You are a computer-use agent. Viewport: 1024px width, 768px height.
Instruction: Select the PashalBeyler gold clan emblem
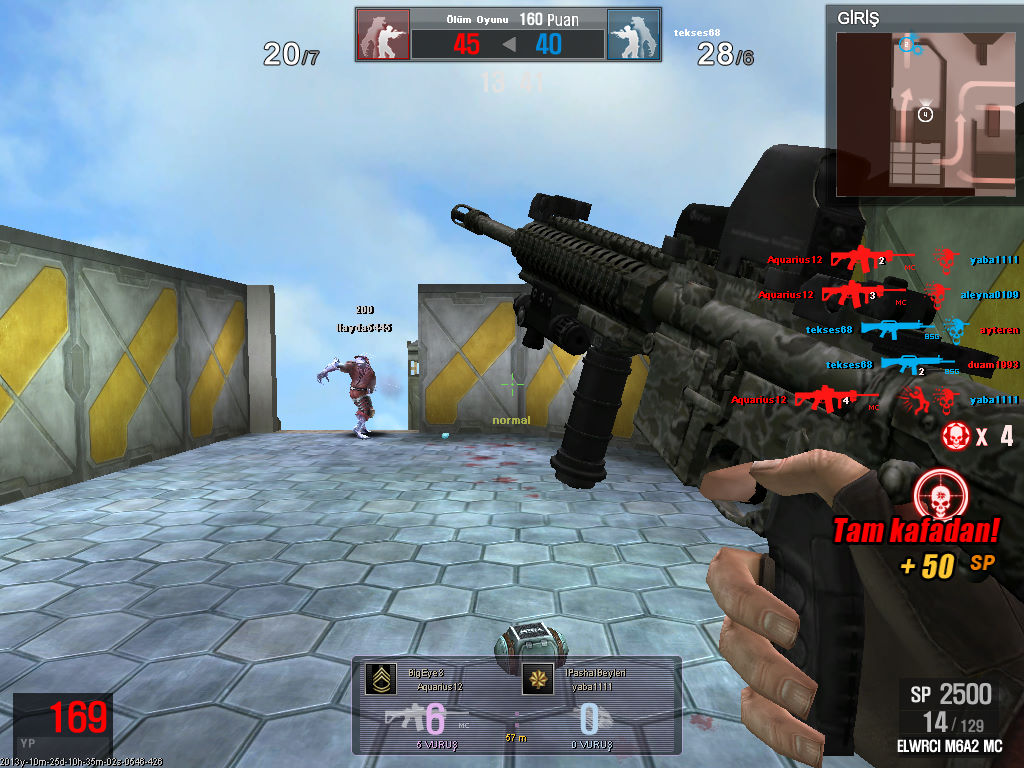click(538, 679)
